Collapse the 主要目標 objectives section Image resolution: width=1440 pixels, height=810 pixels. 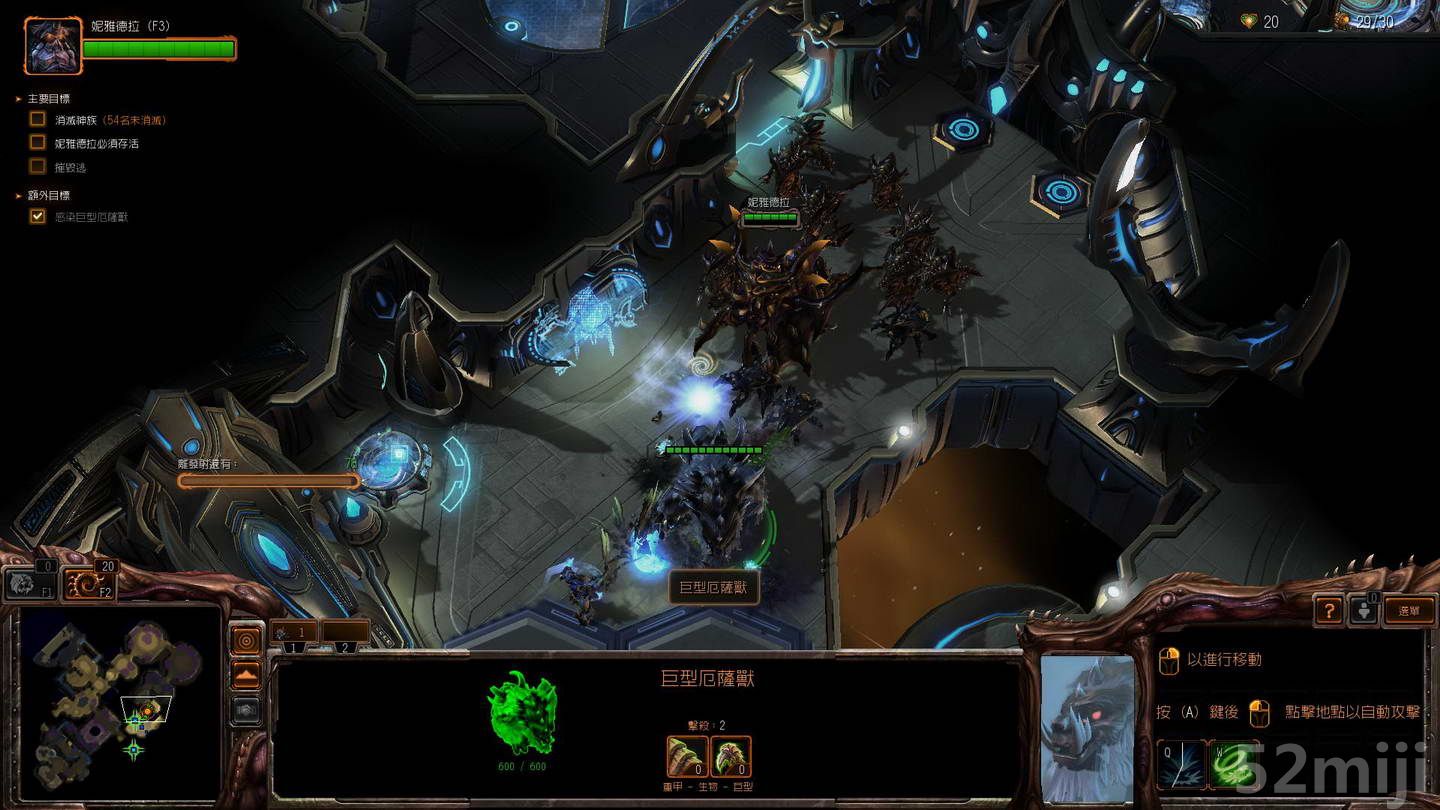(16, 98)
